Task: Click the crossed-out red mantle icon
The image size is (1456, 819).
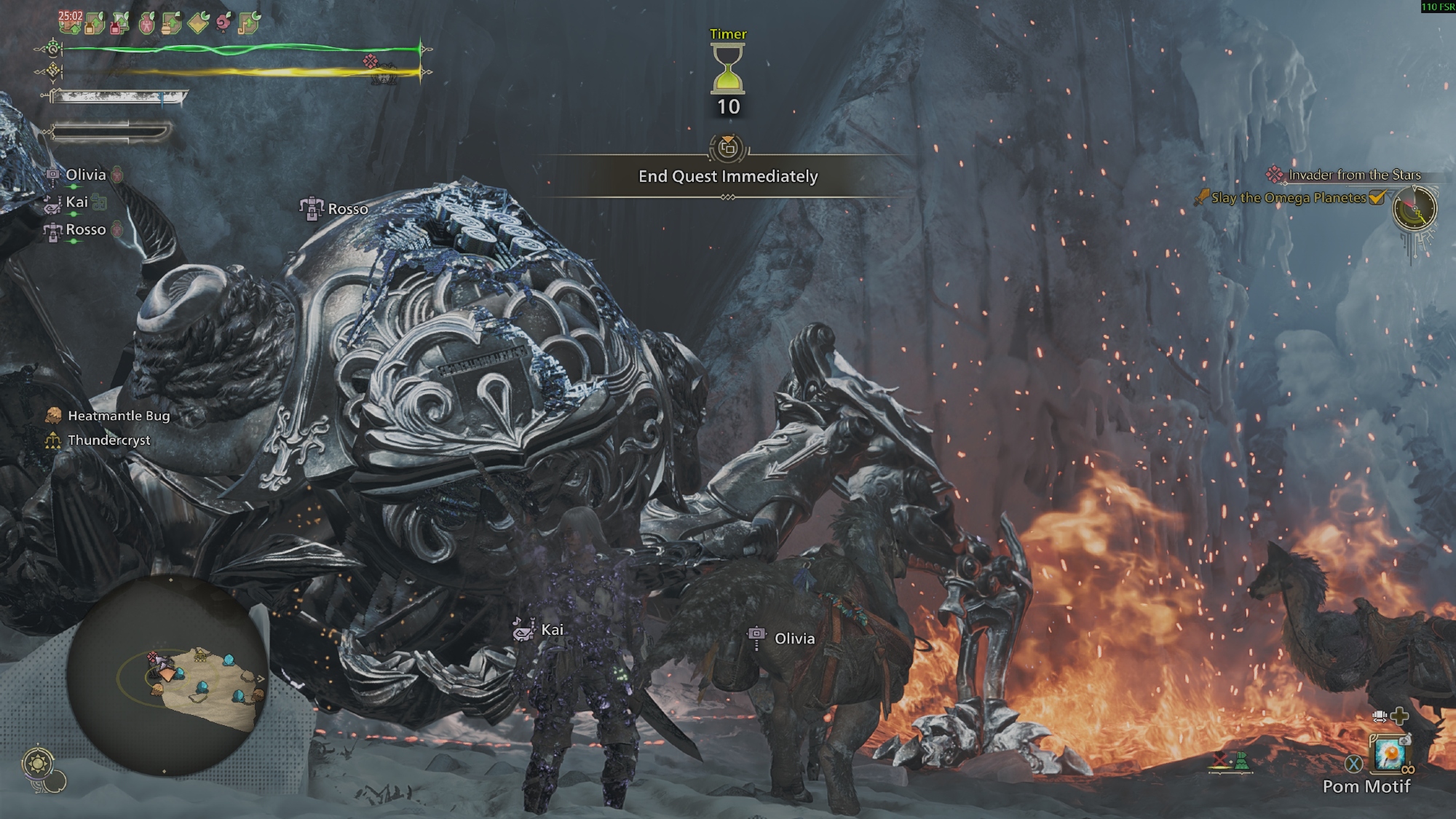Action: tap(1219, 761)
